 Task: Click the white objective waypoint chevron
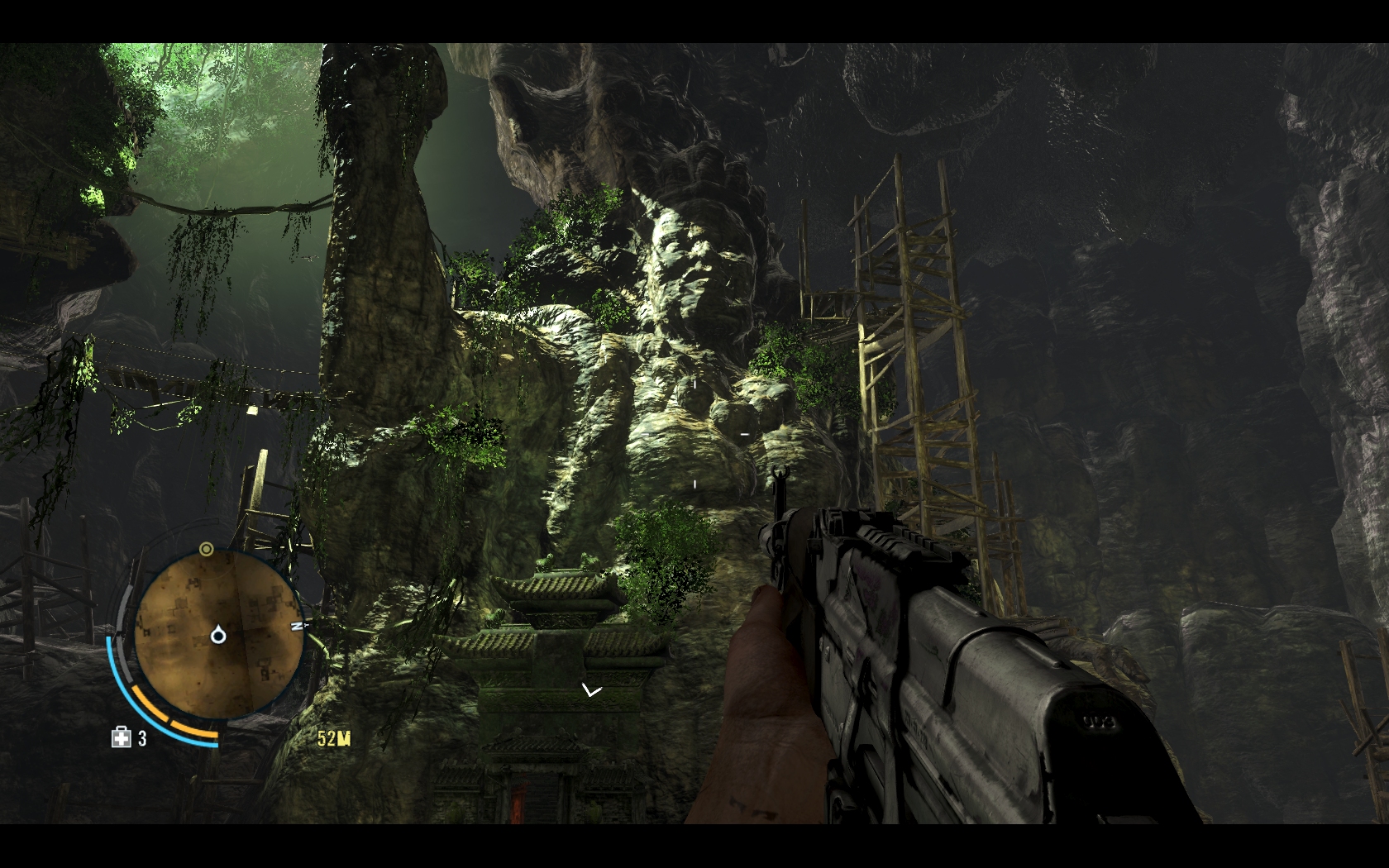591,690
